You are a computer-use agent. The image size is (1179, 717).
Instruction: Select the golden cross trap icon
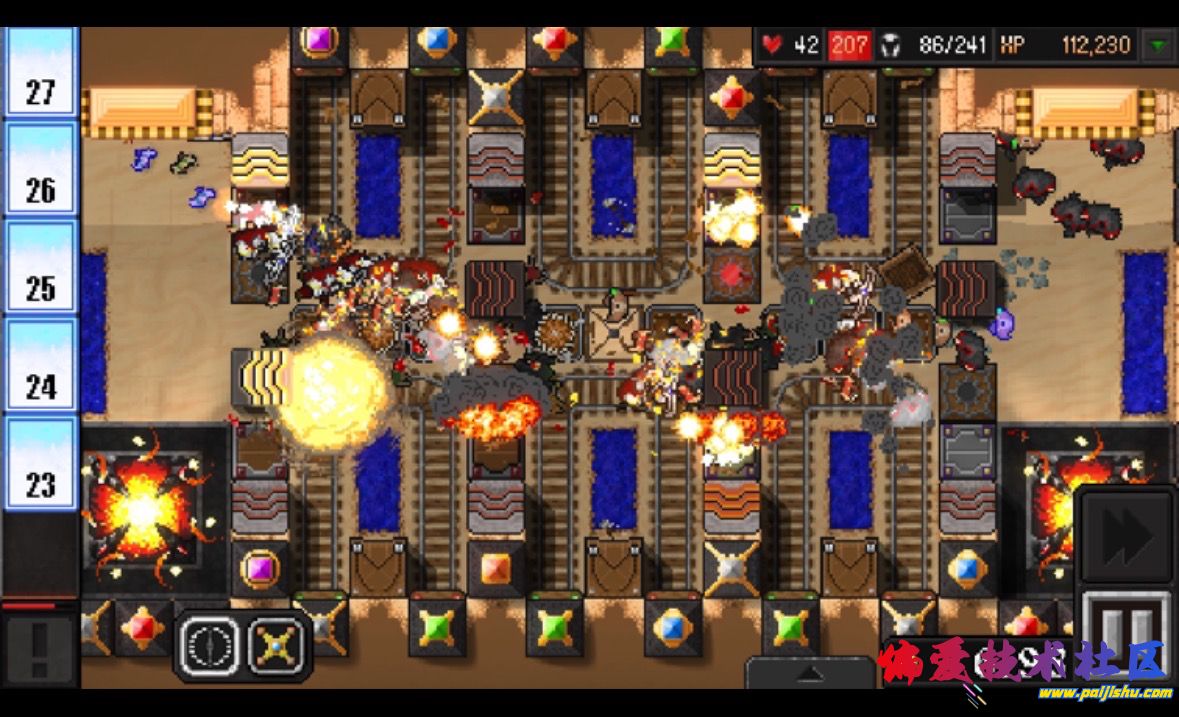278,646
